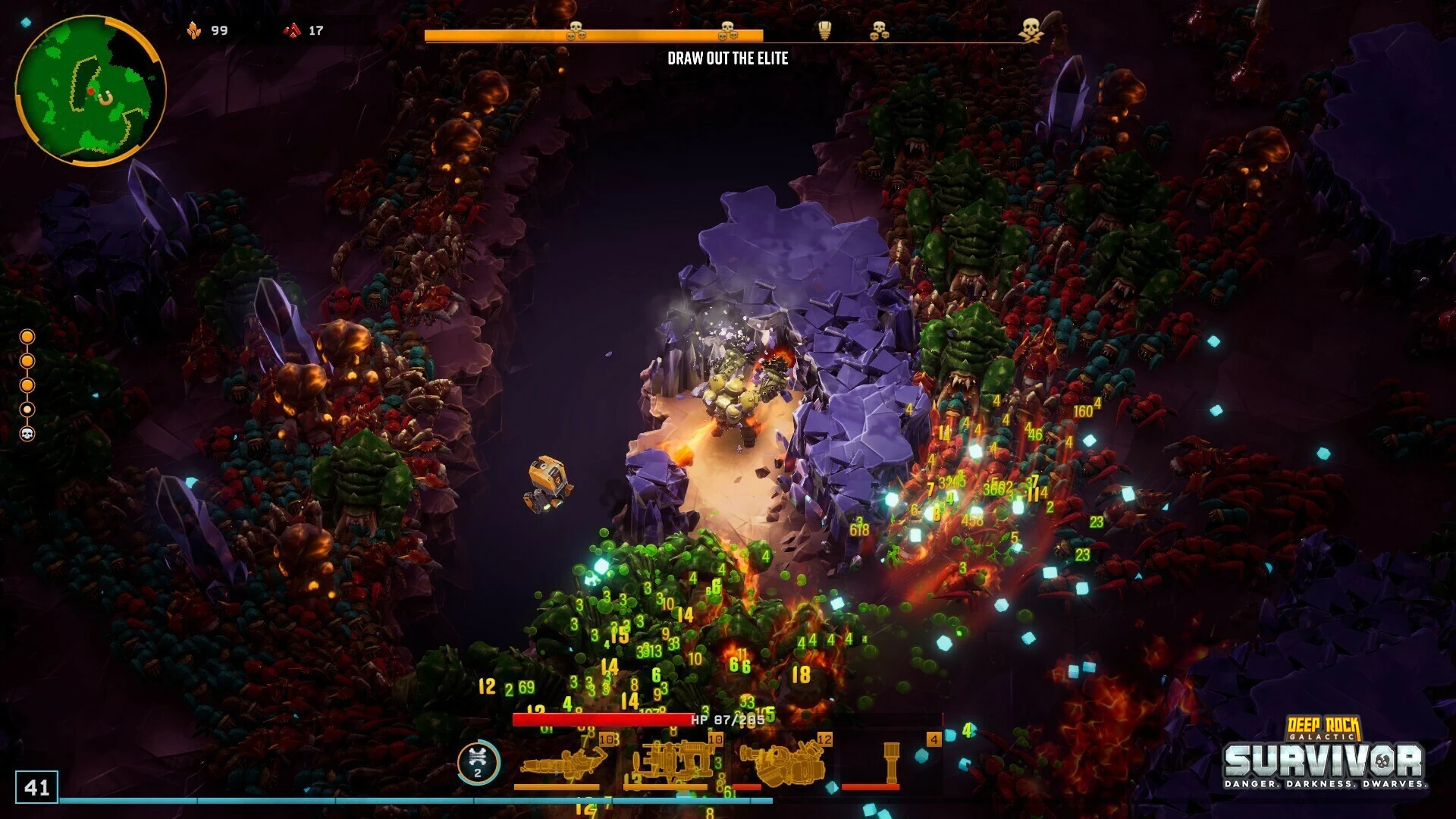Click the crossed-wrench ability icon

[478, 761]
